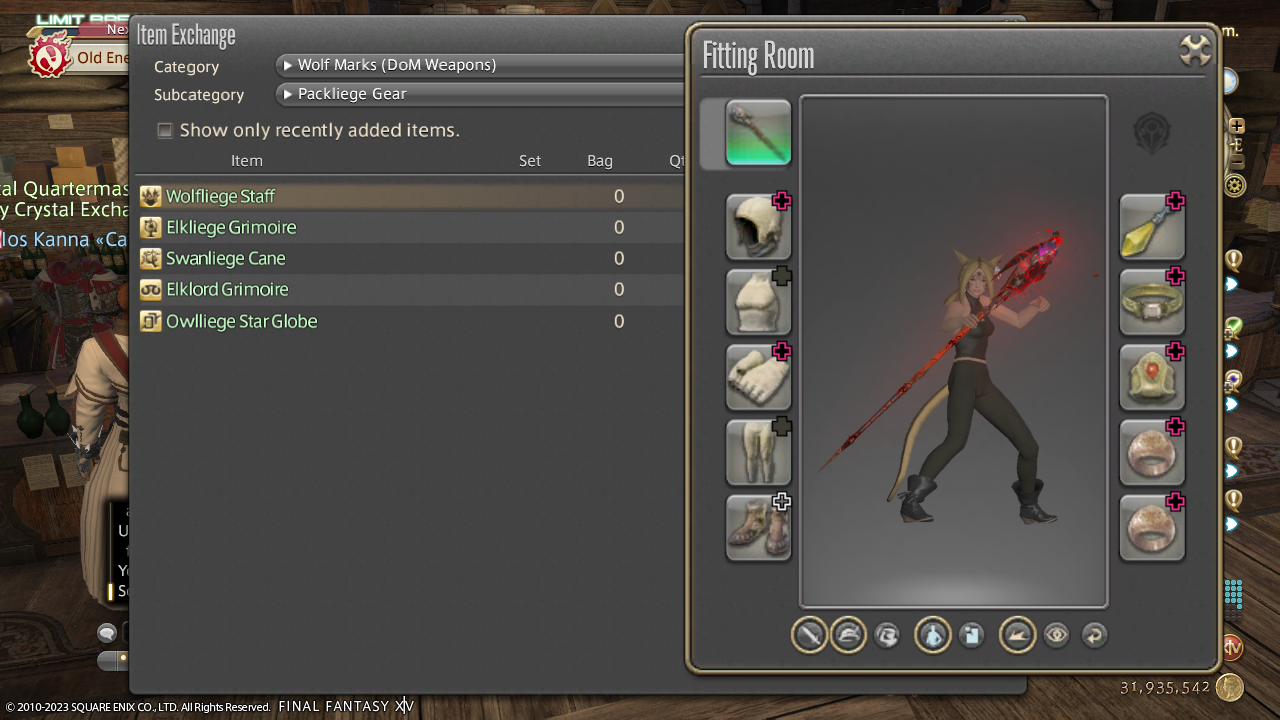The height and width of the screenshot is (720, 1280).
Task: Pick the Elklord Grimoire item
Action: point(227,289)
